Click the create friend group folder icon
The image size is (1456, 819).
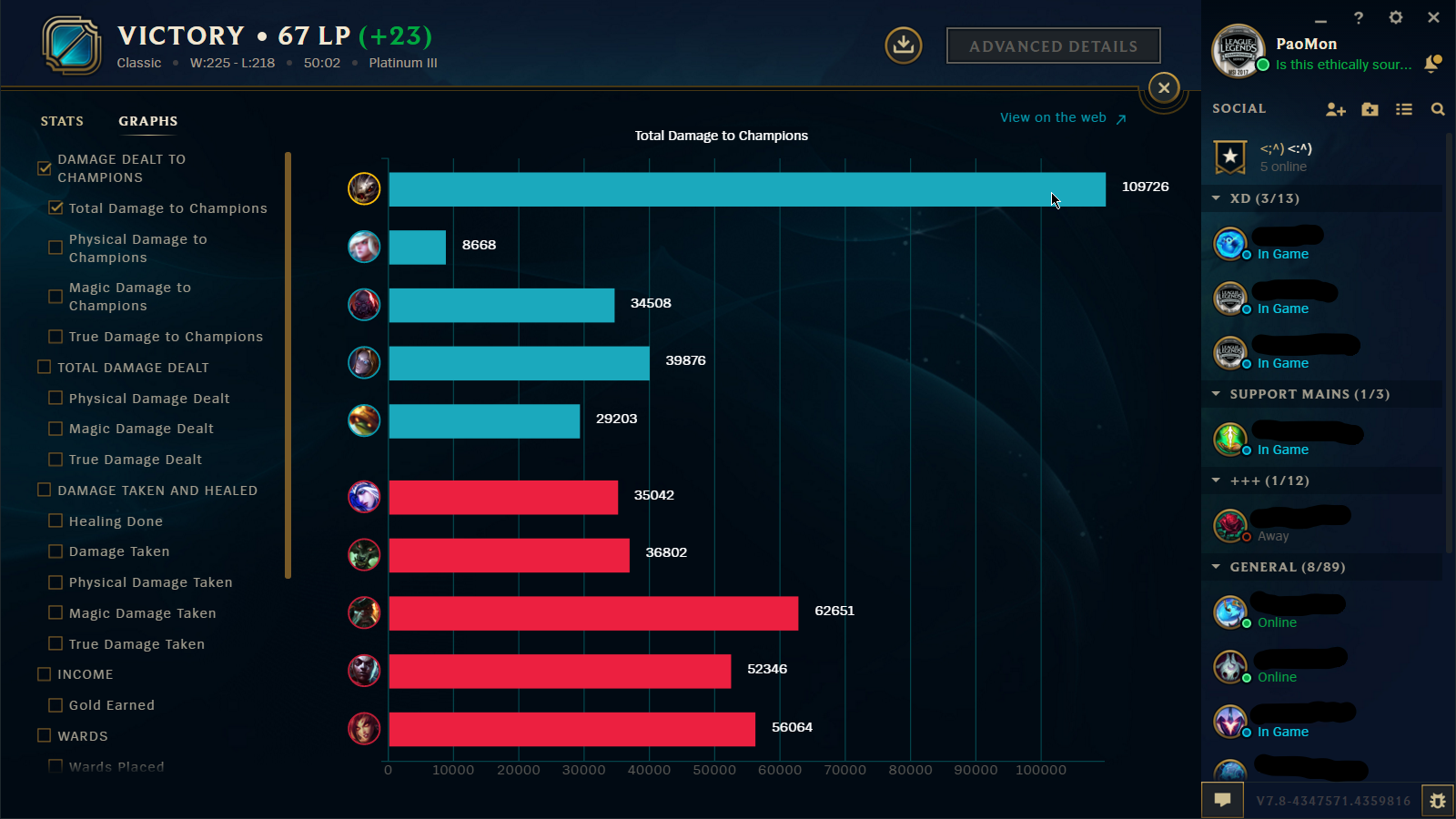[x=1370, y=108]
